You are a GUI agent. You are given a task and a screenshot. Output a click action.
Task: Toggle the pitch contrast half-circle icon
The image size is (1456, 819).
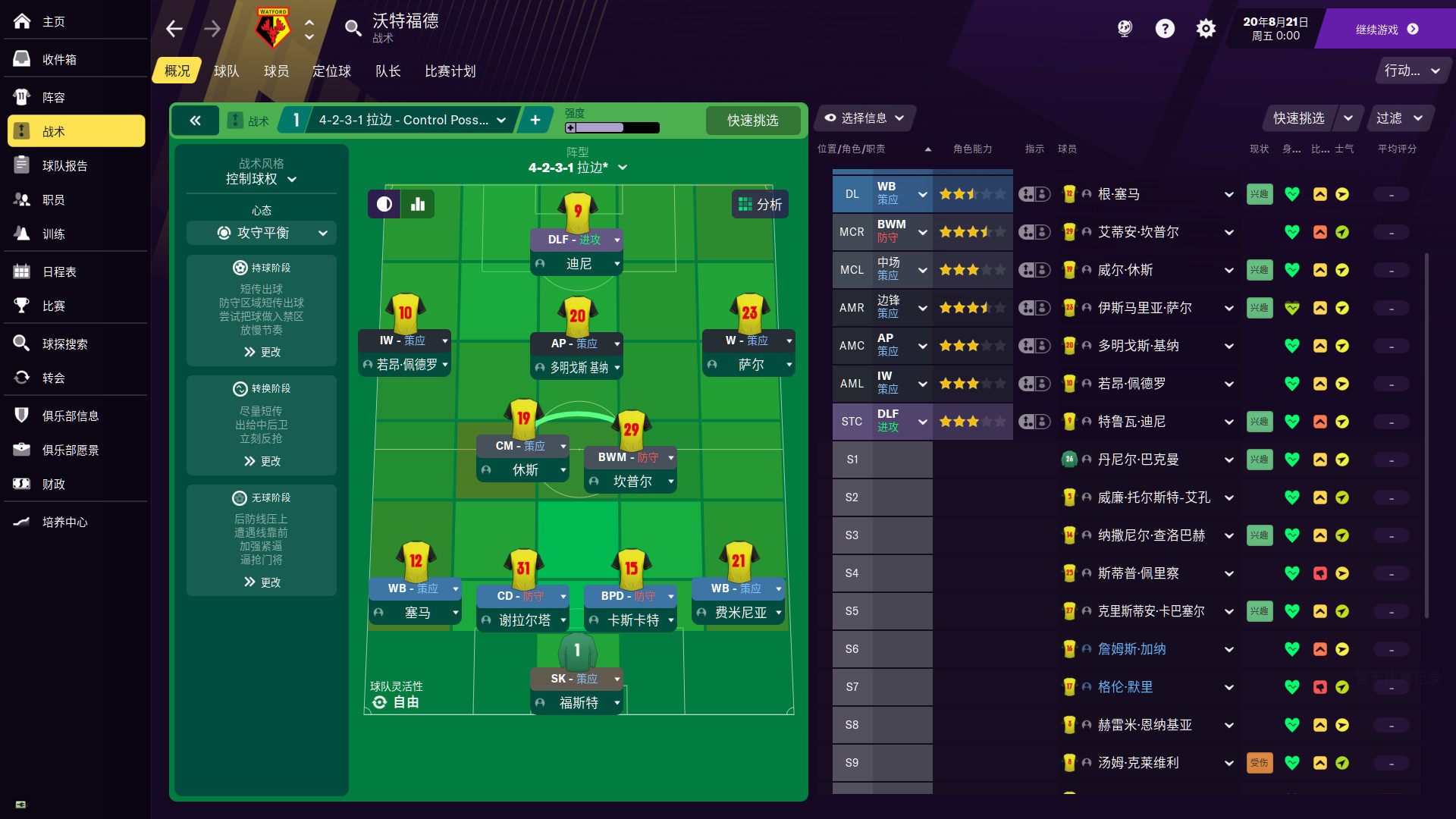pyautogui.click(x=384, y=203)
